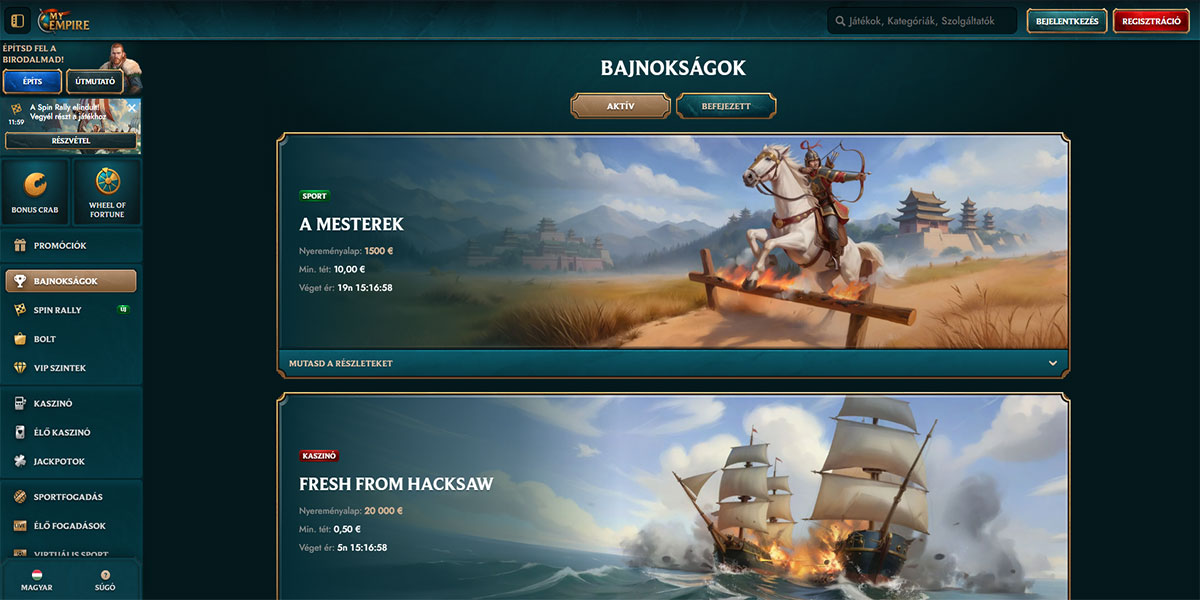Click the blue Építs button

(32, 81)
